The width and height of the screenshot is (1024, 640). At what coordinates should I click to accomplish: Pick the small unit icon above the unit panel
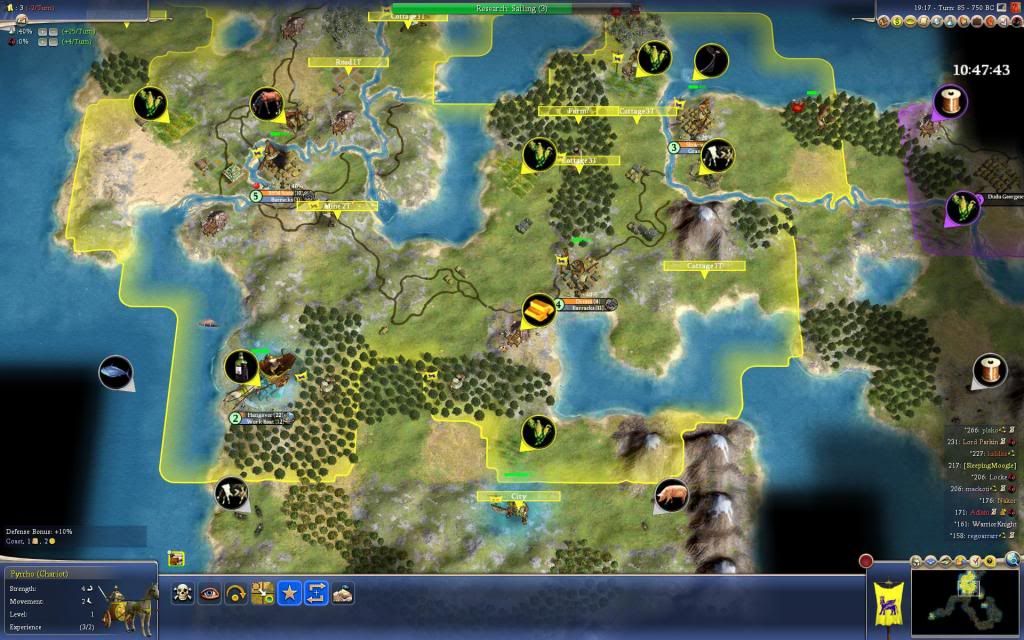click(x=176, y=558)
